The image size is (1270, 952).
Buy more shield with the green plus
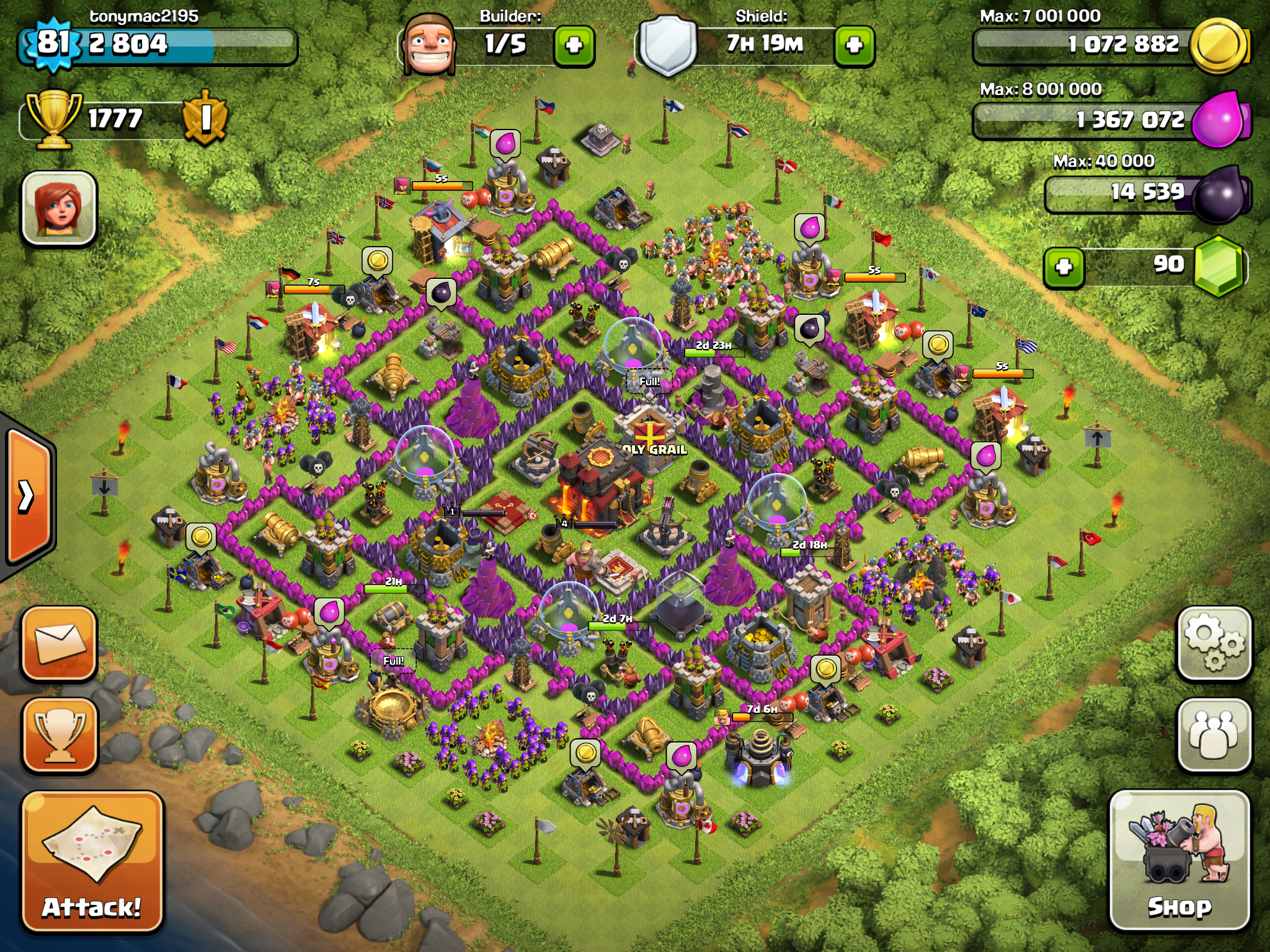[854, 45]
